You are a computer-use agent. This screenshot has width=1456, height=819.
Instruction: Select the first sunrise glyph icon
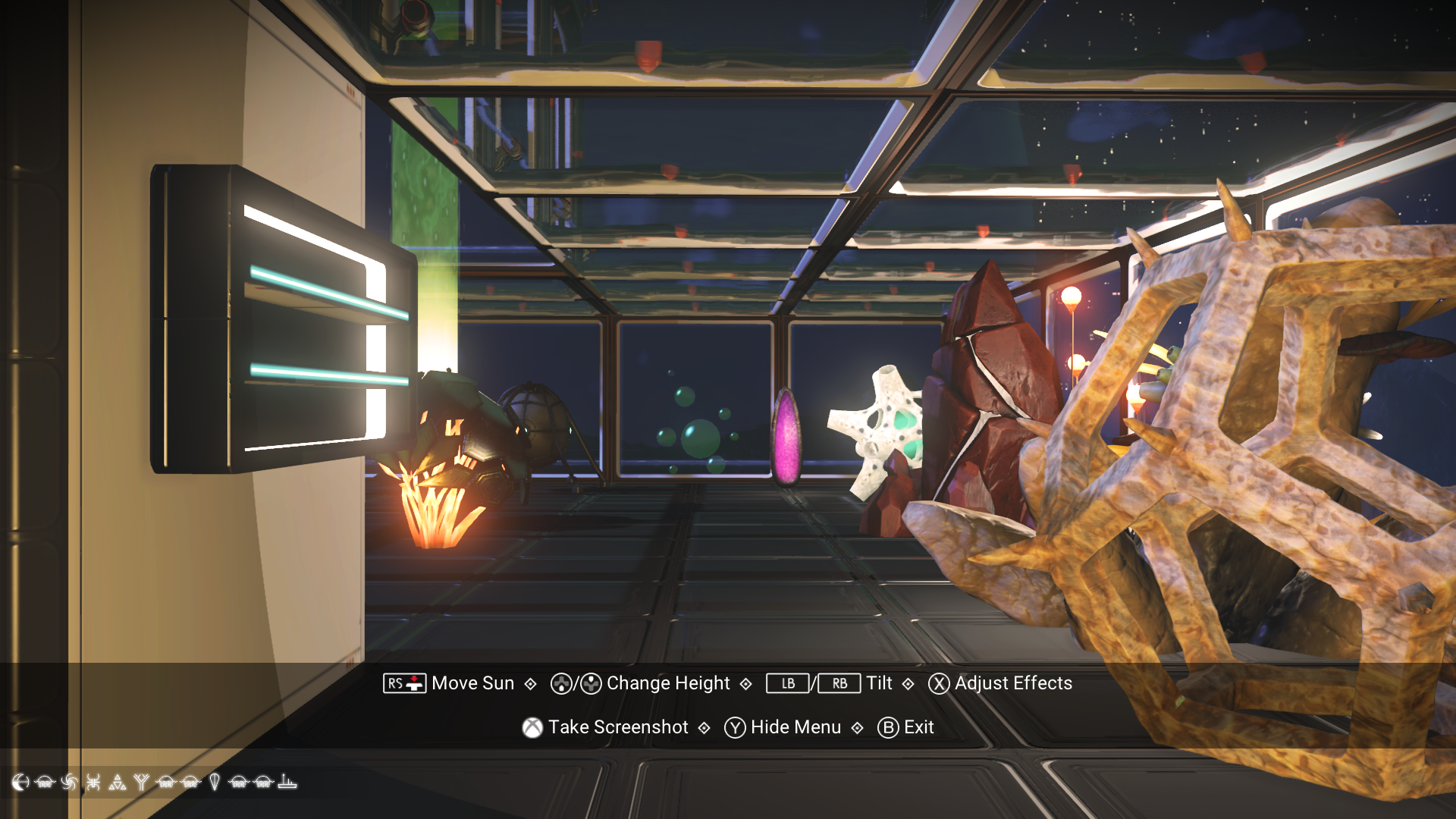click(x=44, y=783)
